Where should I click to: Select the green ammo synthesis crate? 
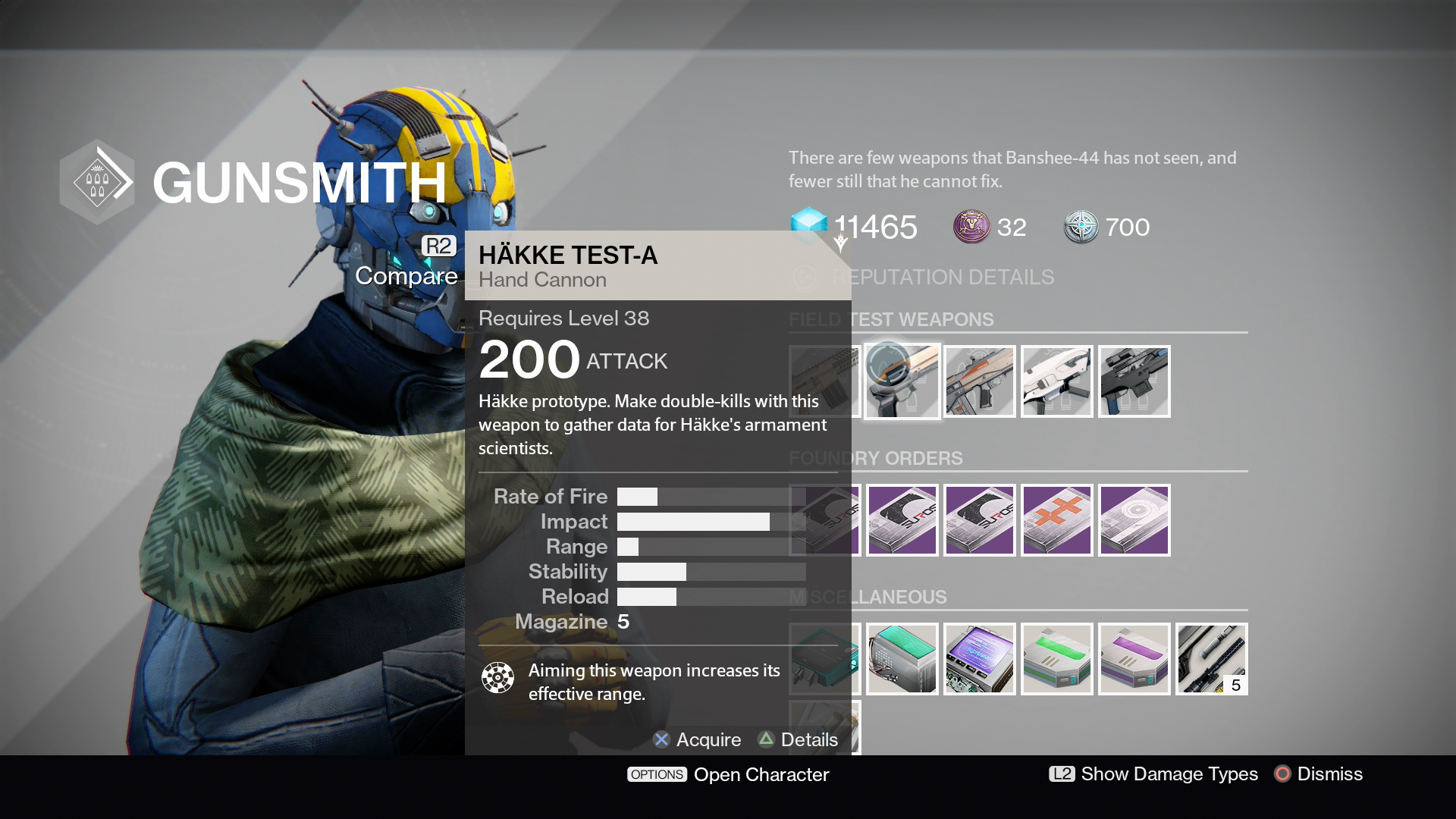1056,659
